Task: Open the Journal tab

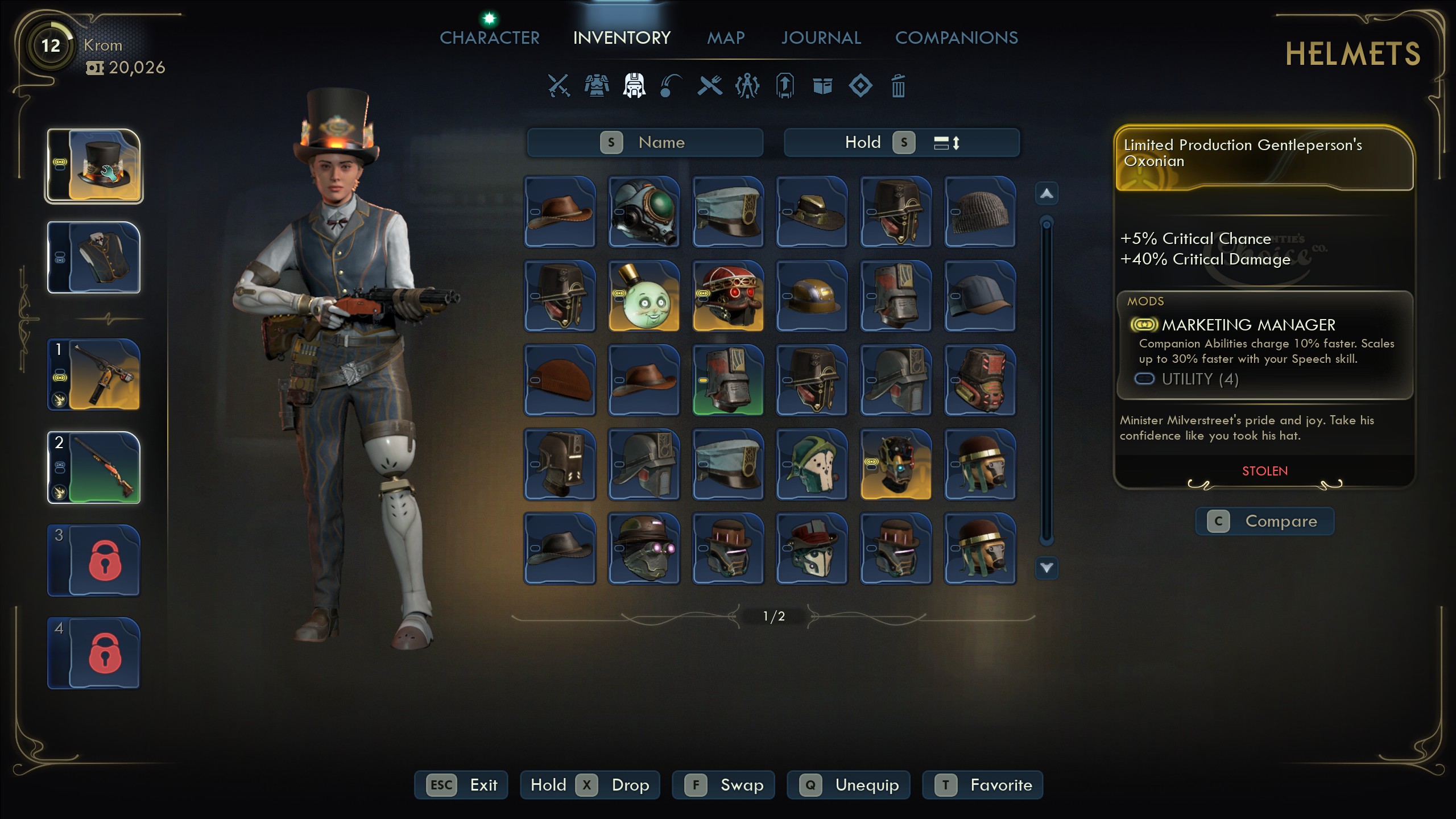Action: tap(821, 38)
